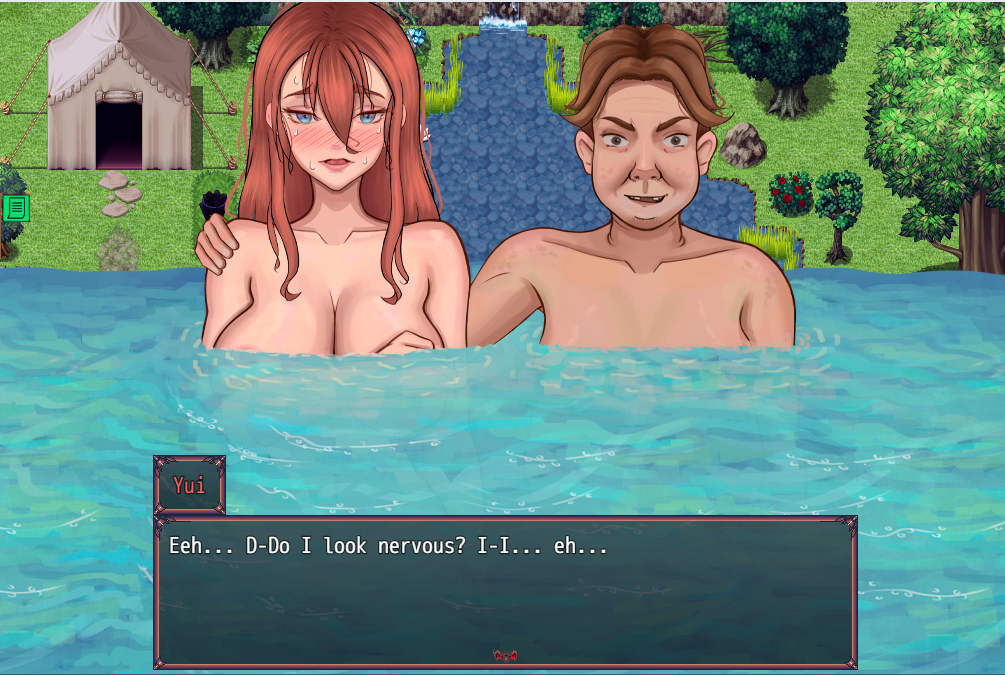Open the green quest log icon

[x=16, y=208]
